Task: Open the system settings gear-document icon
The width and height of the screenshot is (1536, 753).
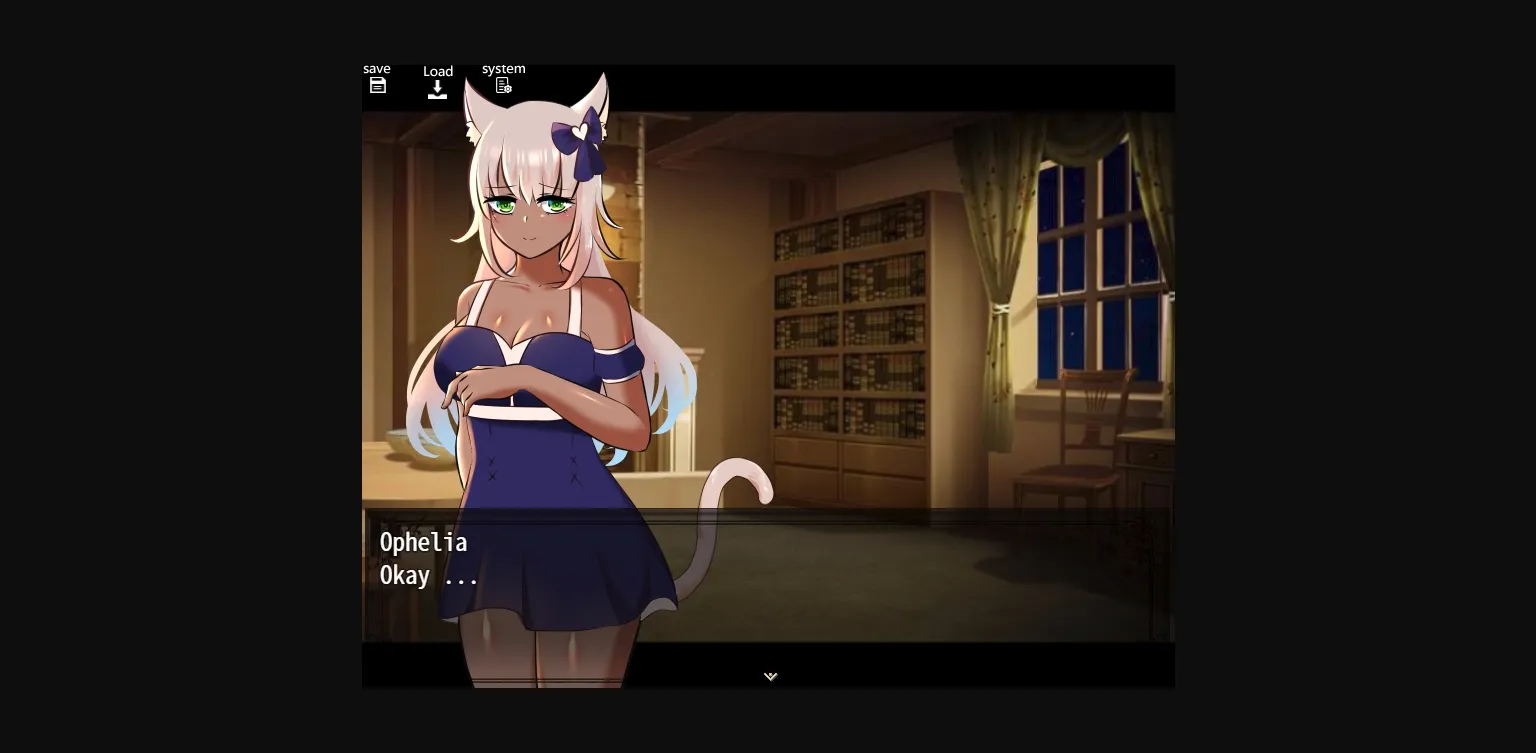Action: (x=503, y=85)
